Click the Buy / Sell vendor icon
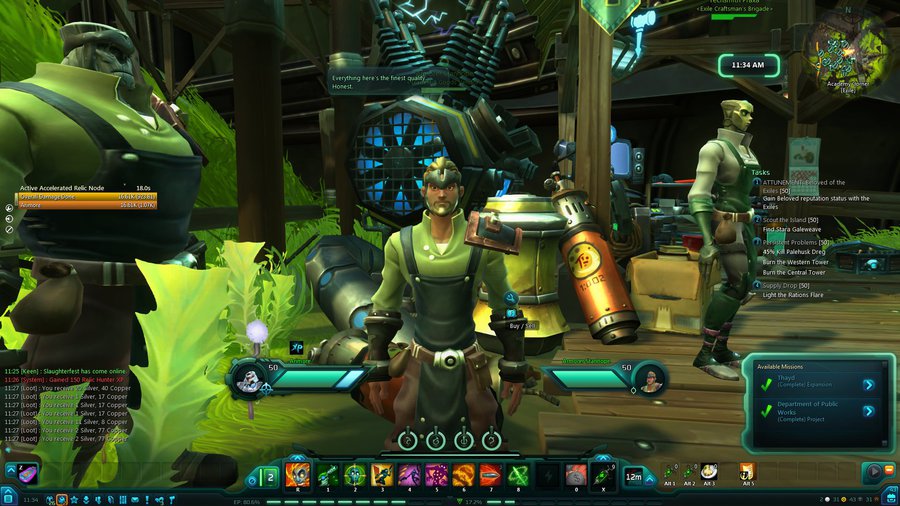900x506 pixels. [510, 298]
